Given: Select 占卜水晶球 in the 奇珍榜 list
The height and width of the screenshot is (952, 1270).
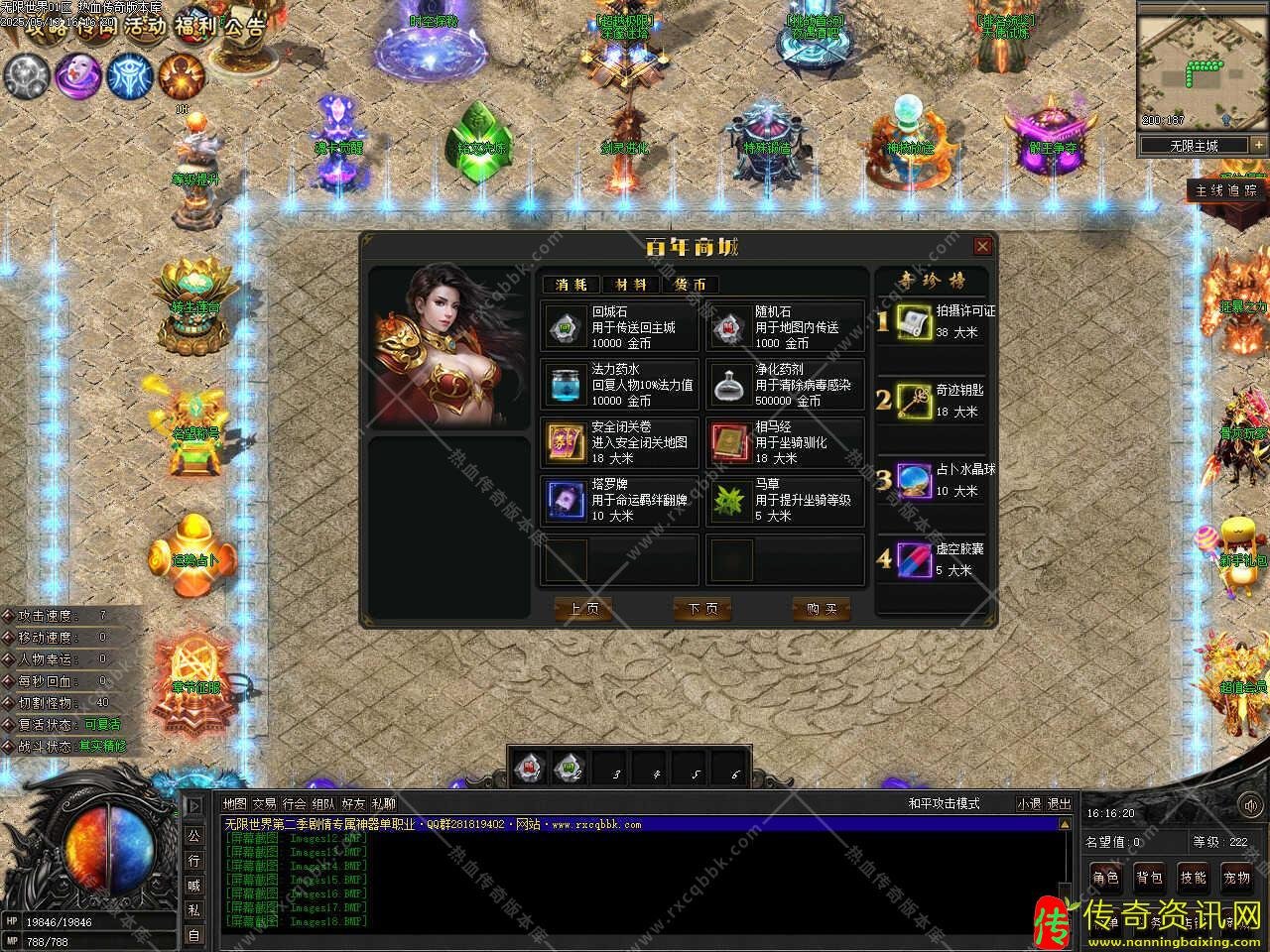Looking at the screenshot, I should tap(933, 480).
